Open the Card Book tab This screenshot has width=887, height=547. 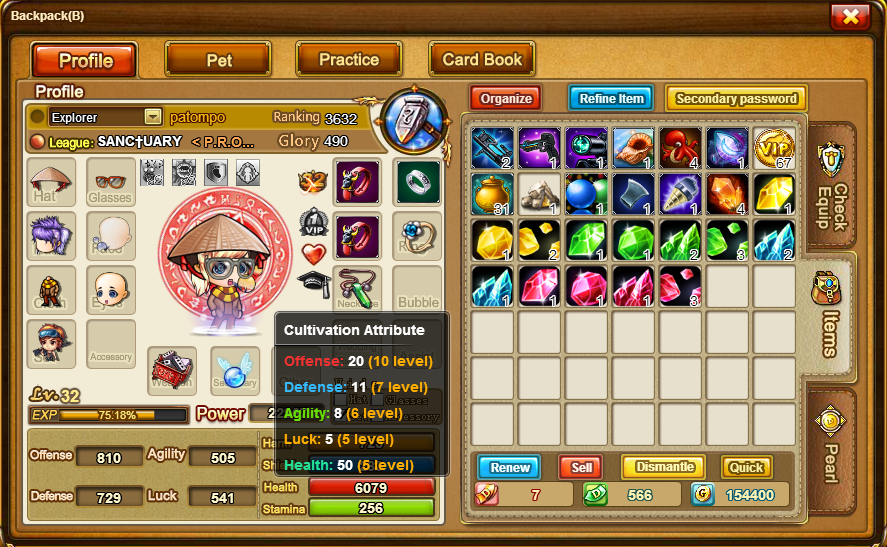(482, 60)
